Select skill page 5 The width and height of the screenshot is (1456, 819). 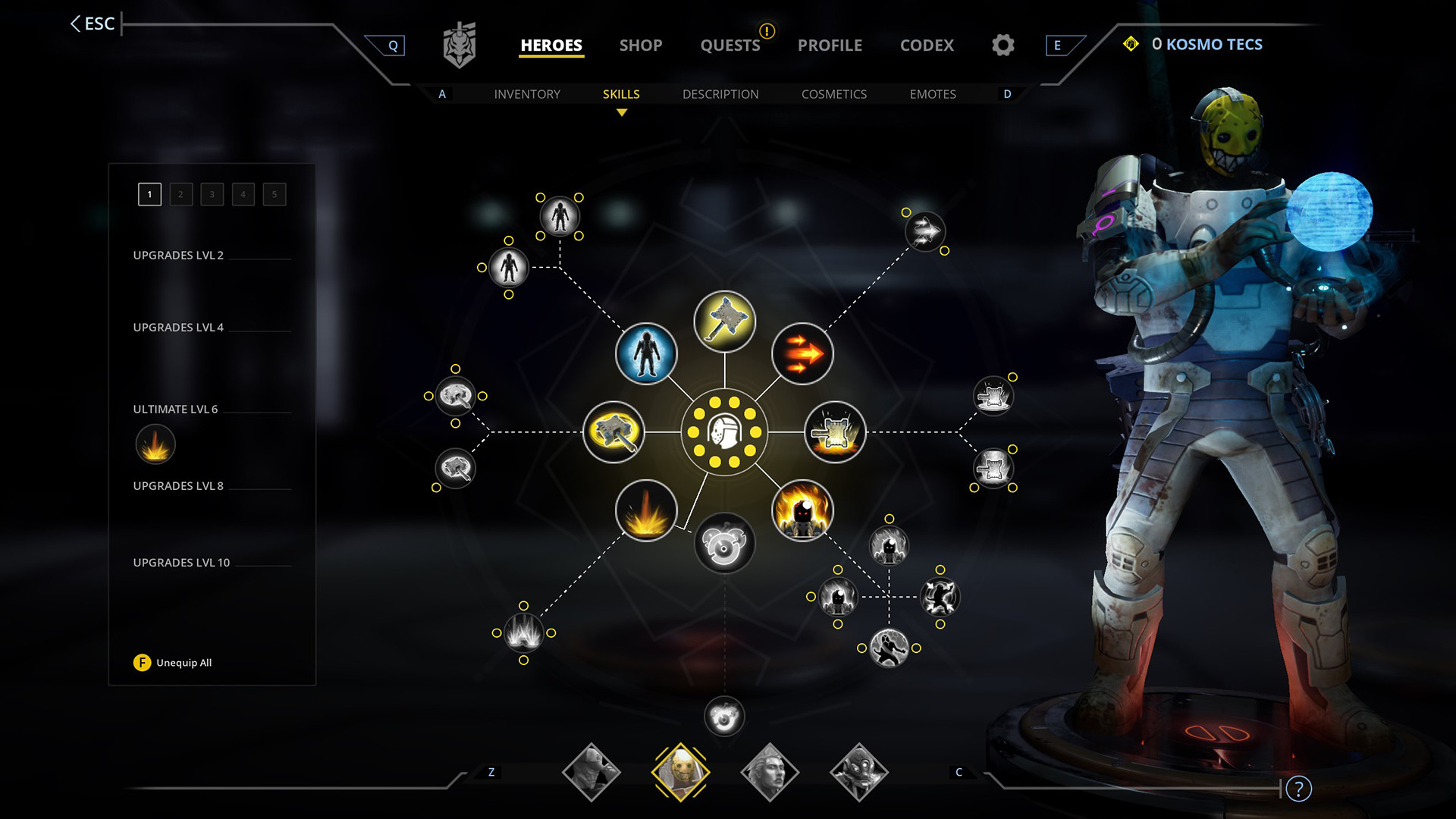pyautogui.click(x=273, y=194)
